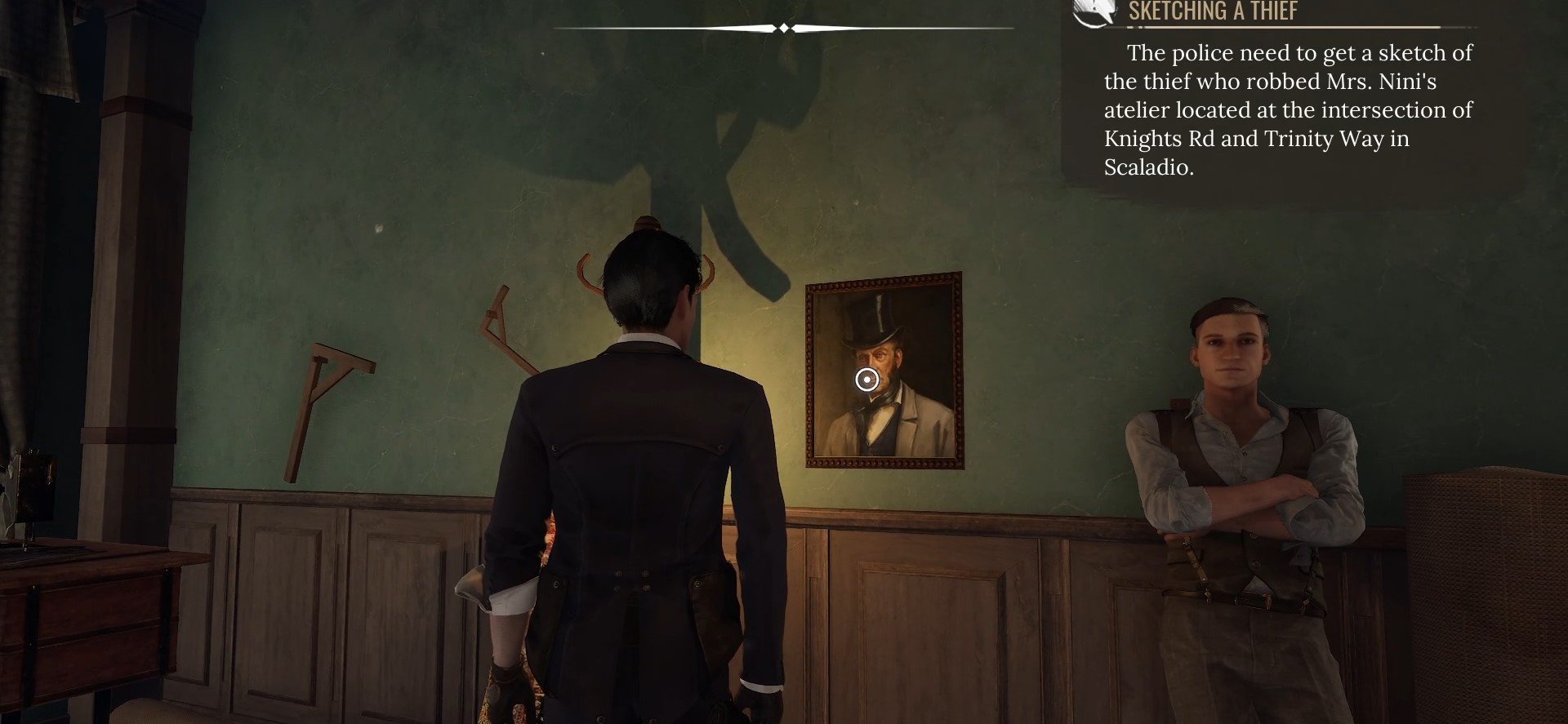
Task: Click the ornamental divider at screen top
Action: (784, 27)
